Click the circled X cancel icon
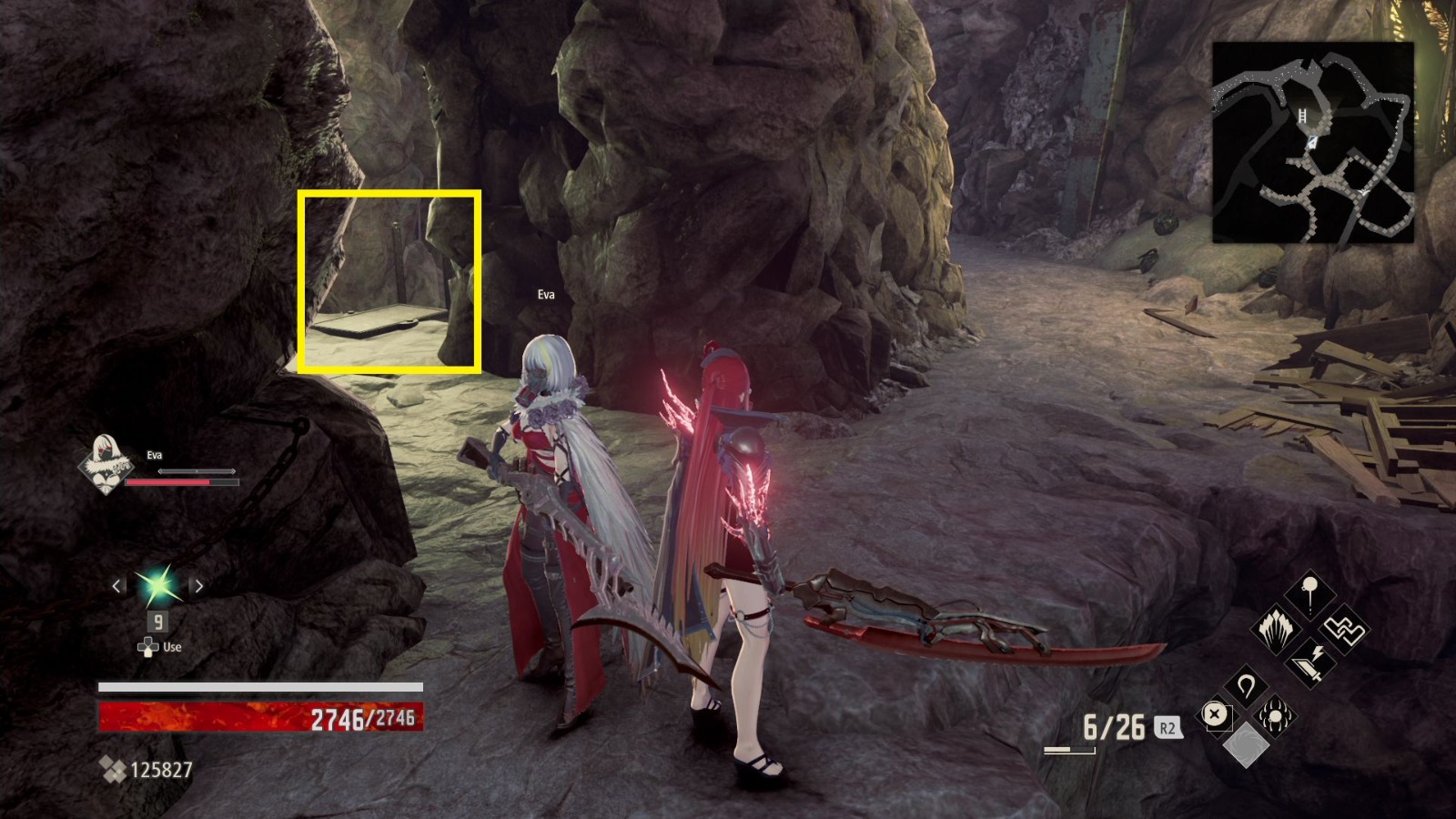 1214,714
